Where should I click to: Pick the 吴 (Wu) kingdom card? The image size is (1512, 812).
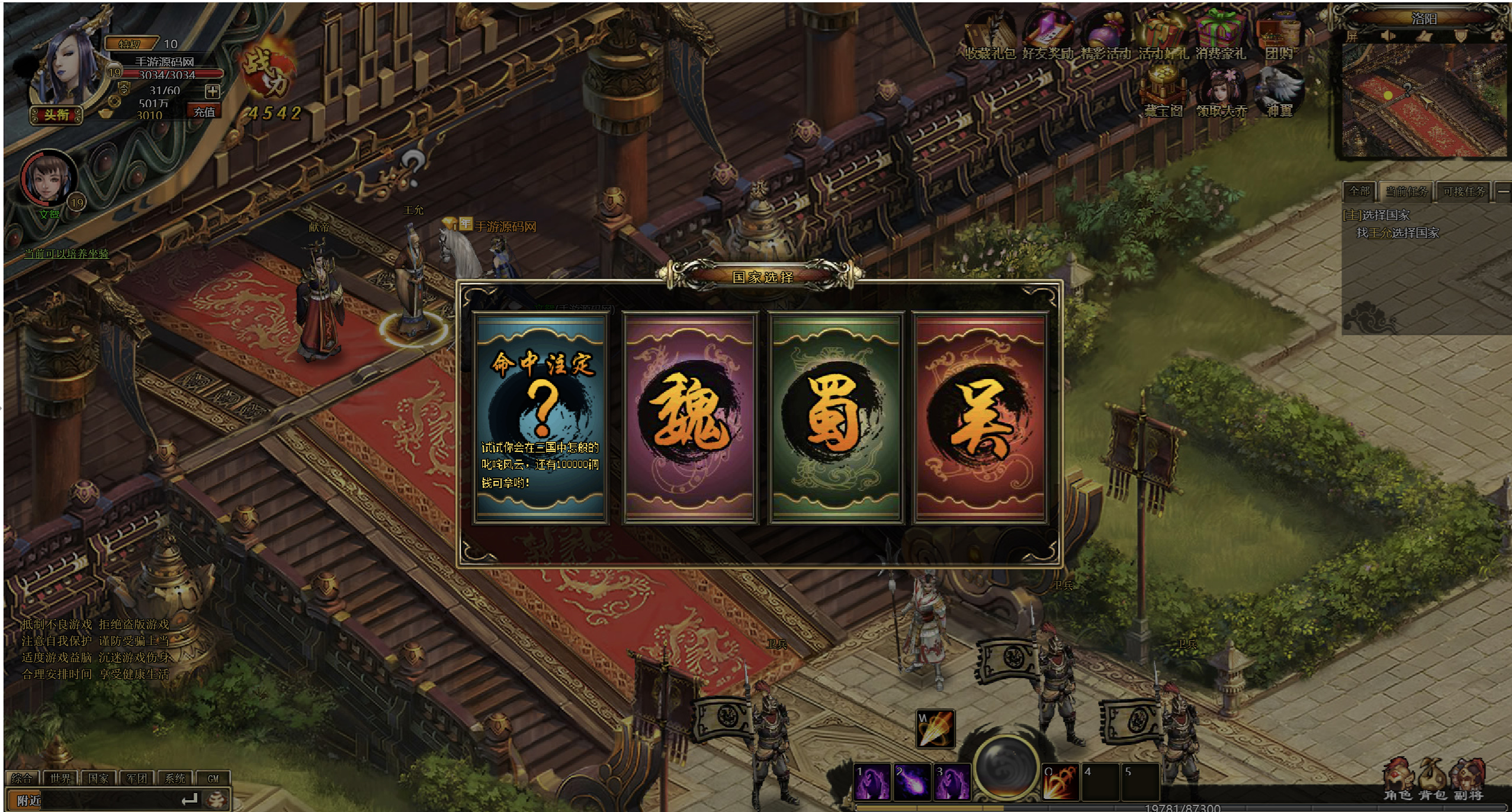pos(980,418)
